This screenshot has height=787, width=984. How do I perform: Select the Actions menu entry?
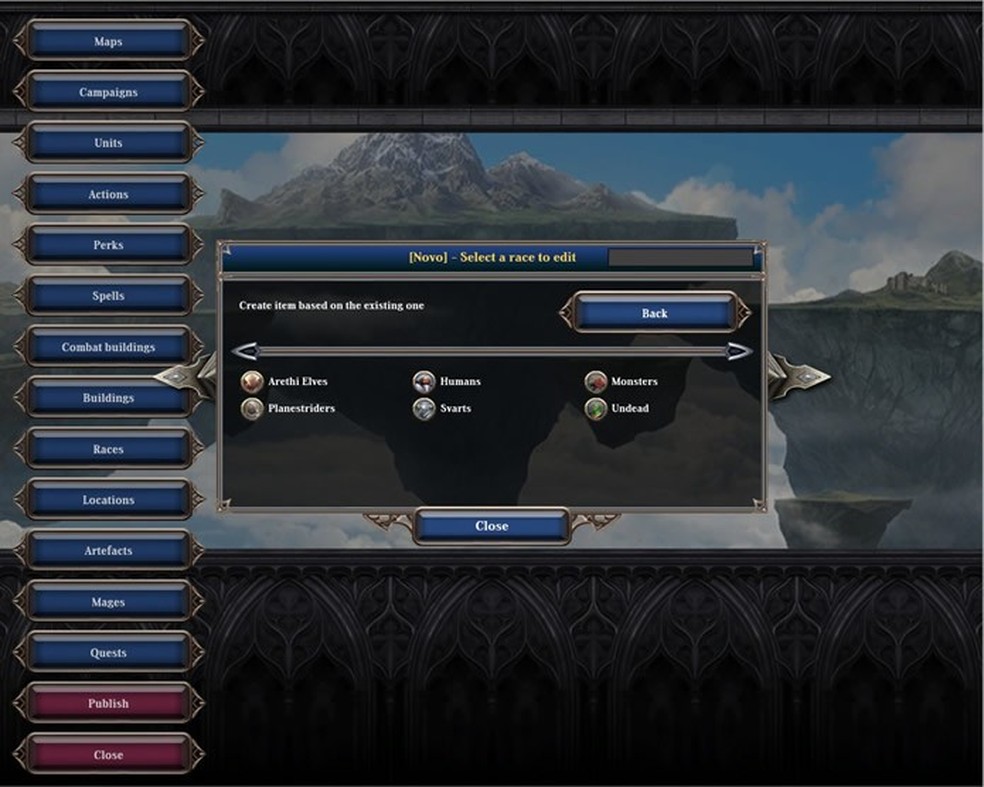[108, 195]
